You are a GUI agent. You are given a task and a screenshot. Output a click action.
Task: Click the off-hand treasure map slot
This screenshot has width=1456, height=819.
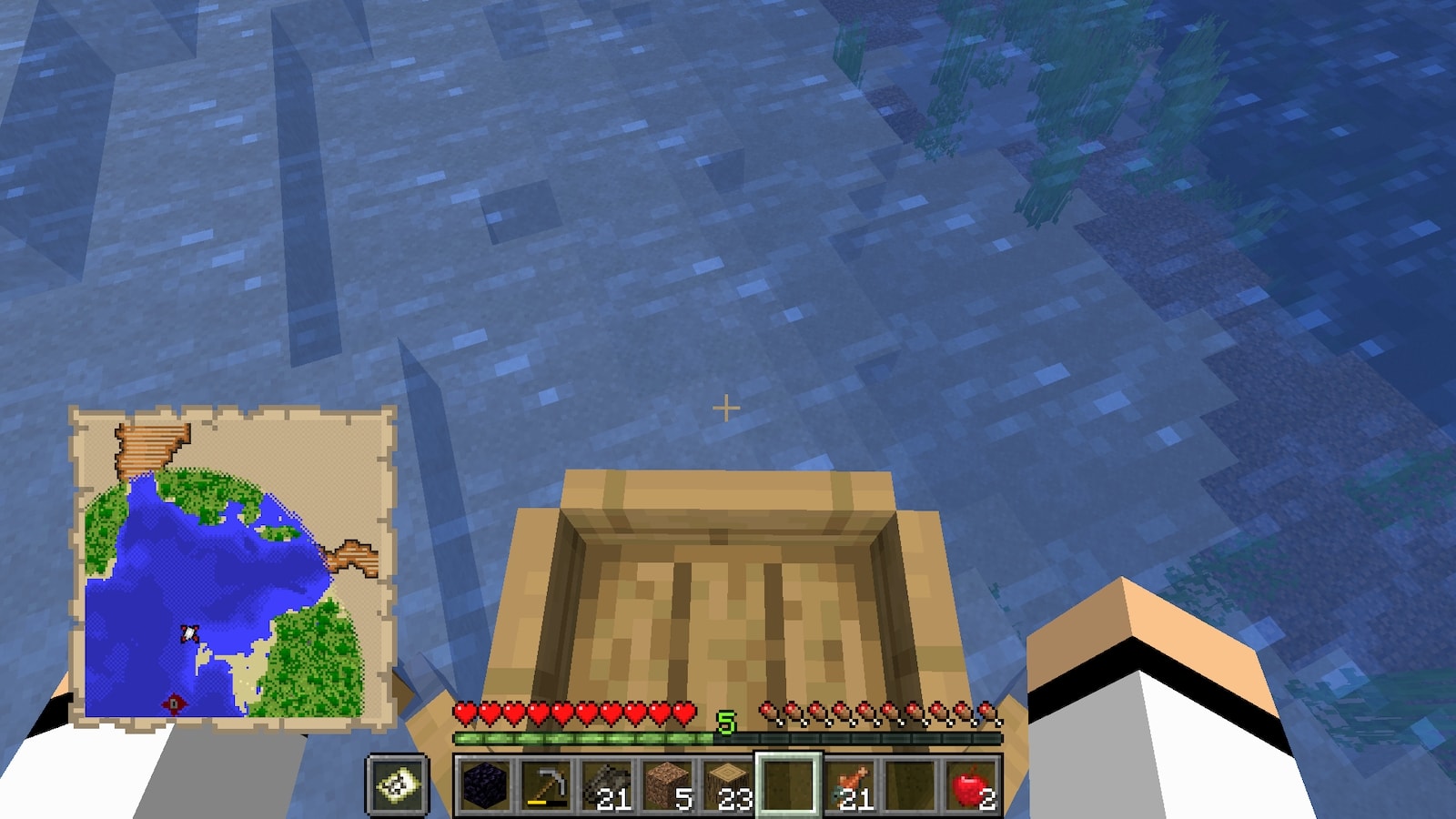tap(398, 784)
